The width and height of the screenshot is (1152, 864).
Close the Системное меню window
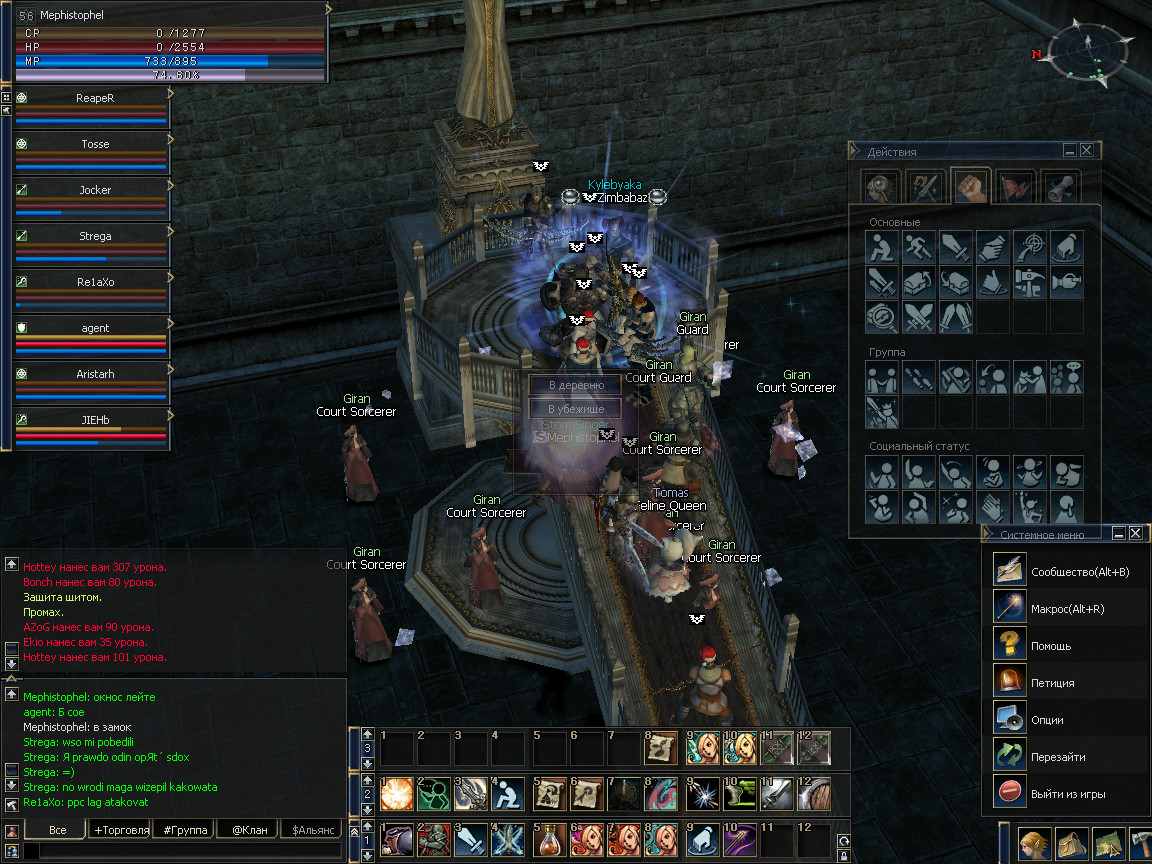coord(1135,534)
